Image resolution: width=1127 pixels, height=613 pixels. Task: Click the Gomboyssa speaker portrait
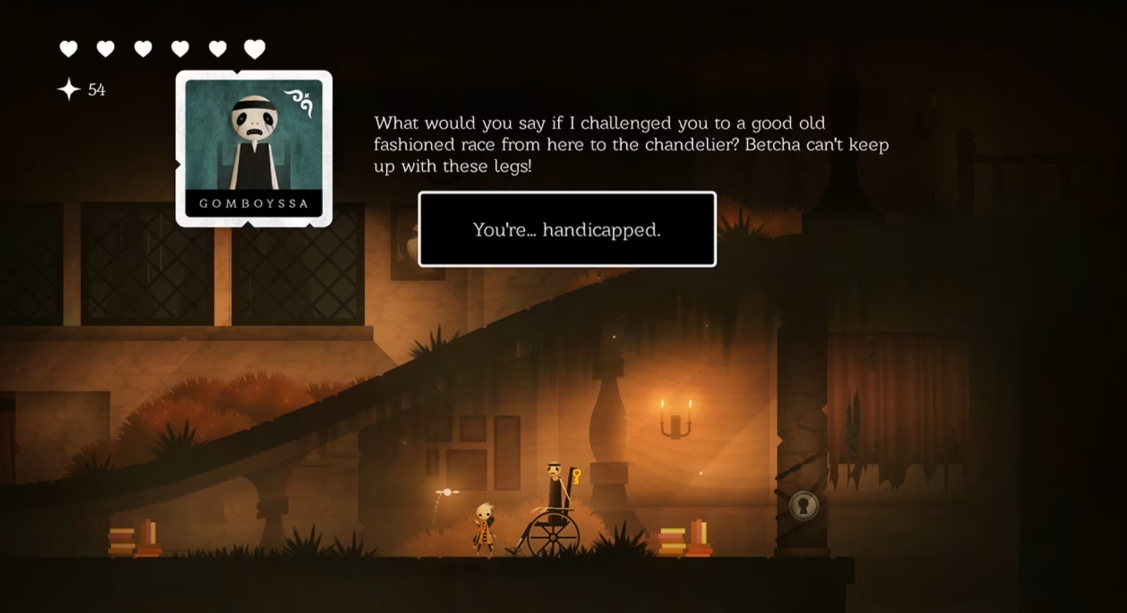(x=254, y=146)
